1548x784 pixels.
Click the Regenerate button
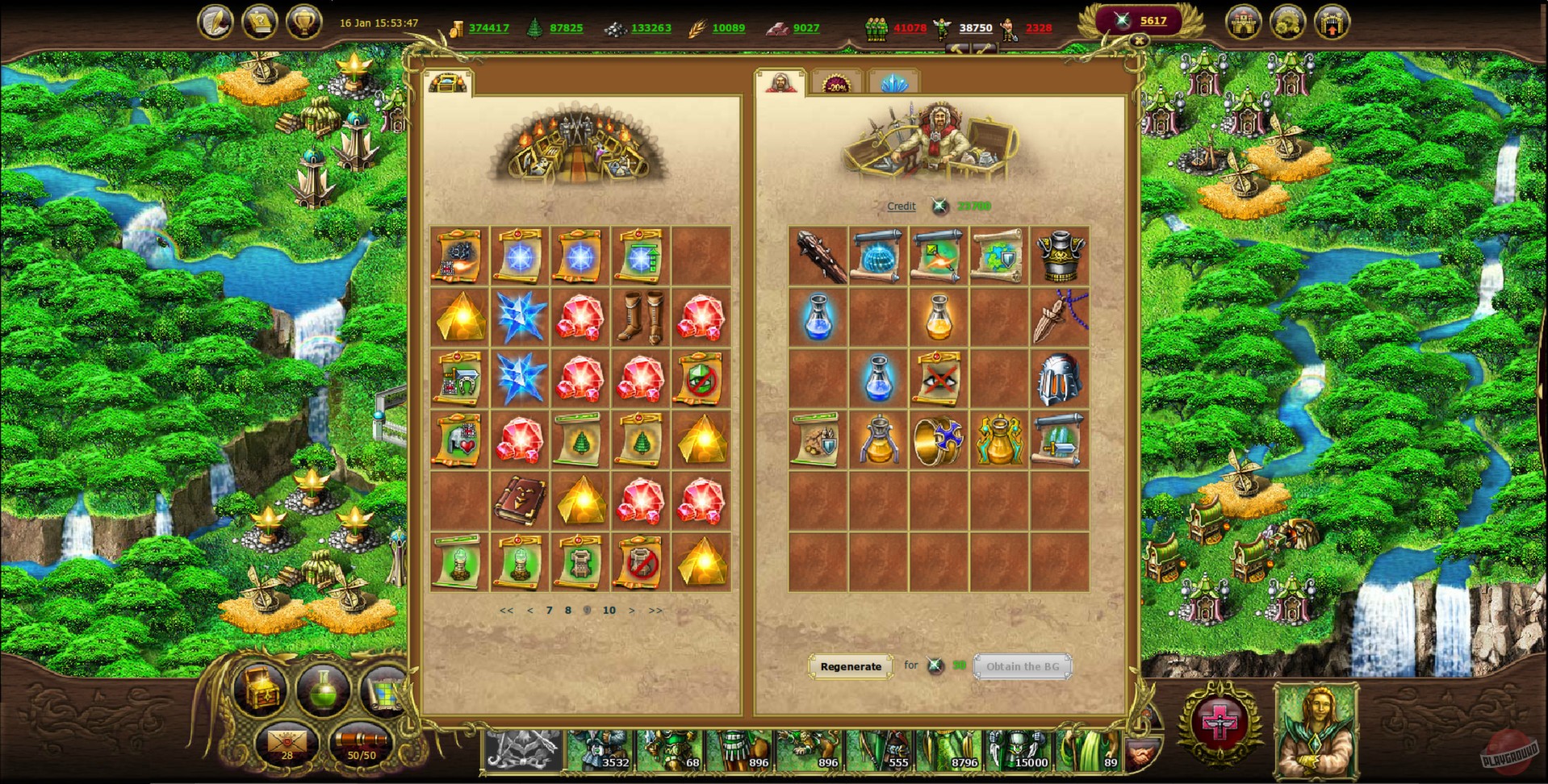851,667
